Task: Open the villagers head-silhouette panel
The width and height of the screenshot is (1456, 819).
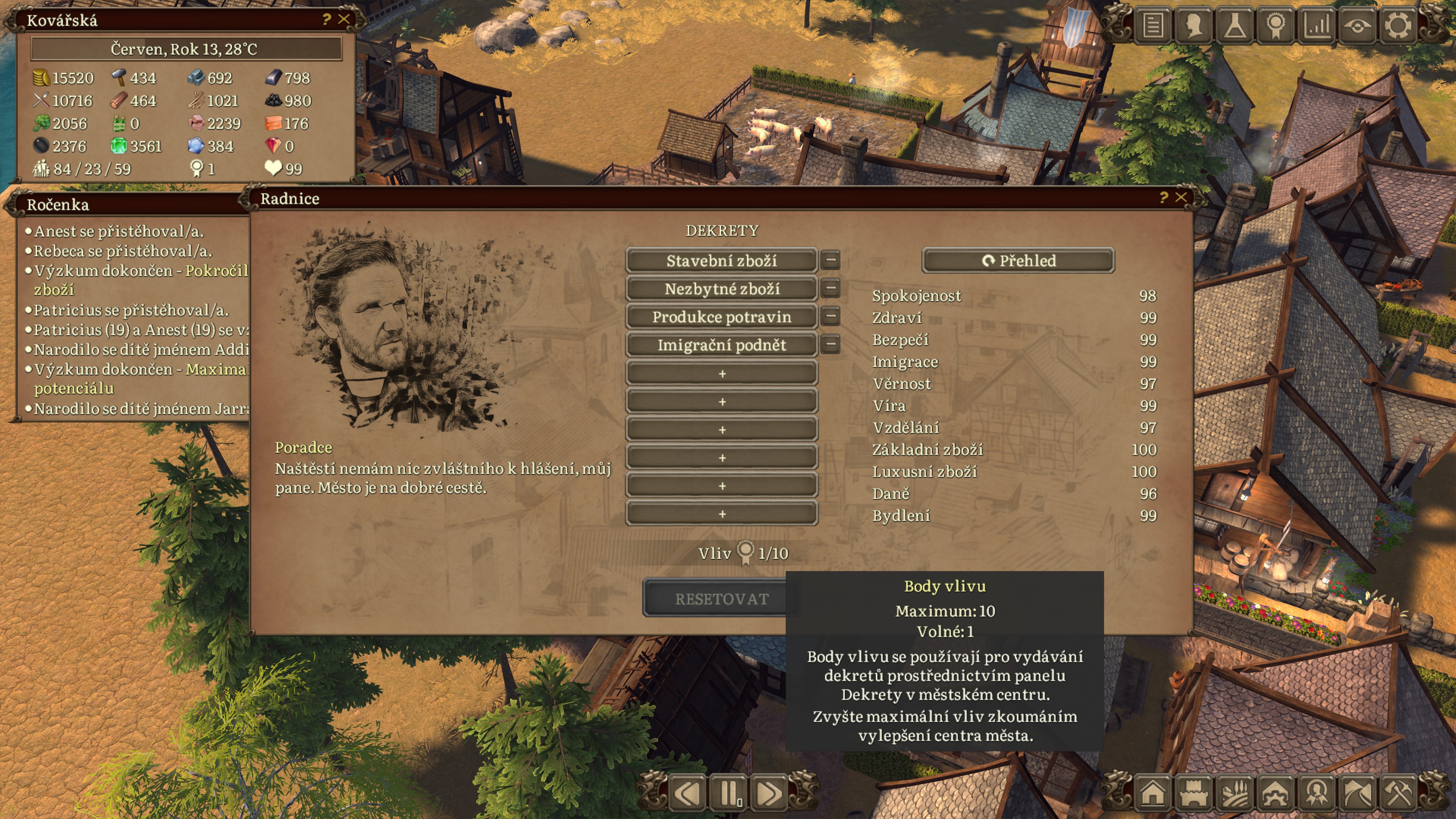Action: [x=1194, y=25]
